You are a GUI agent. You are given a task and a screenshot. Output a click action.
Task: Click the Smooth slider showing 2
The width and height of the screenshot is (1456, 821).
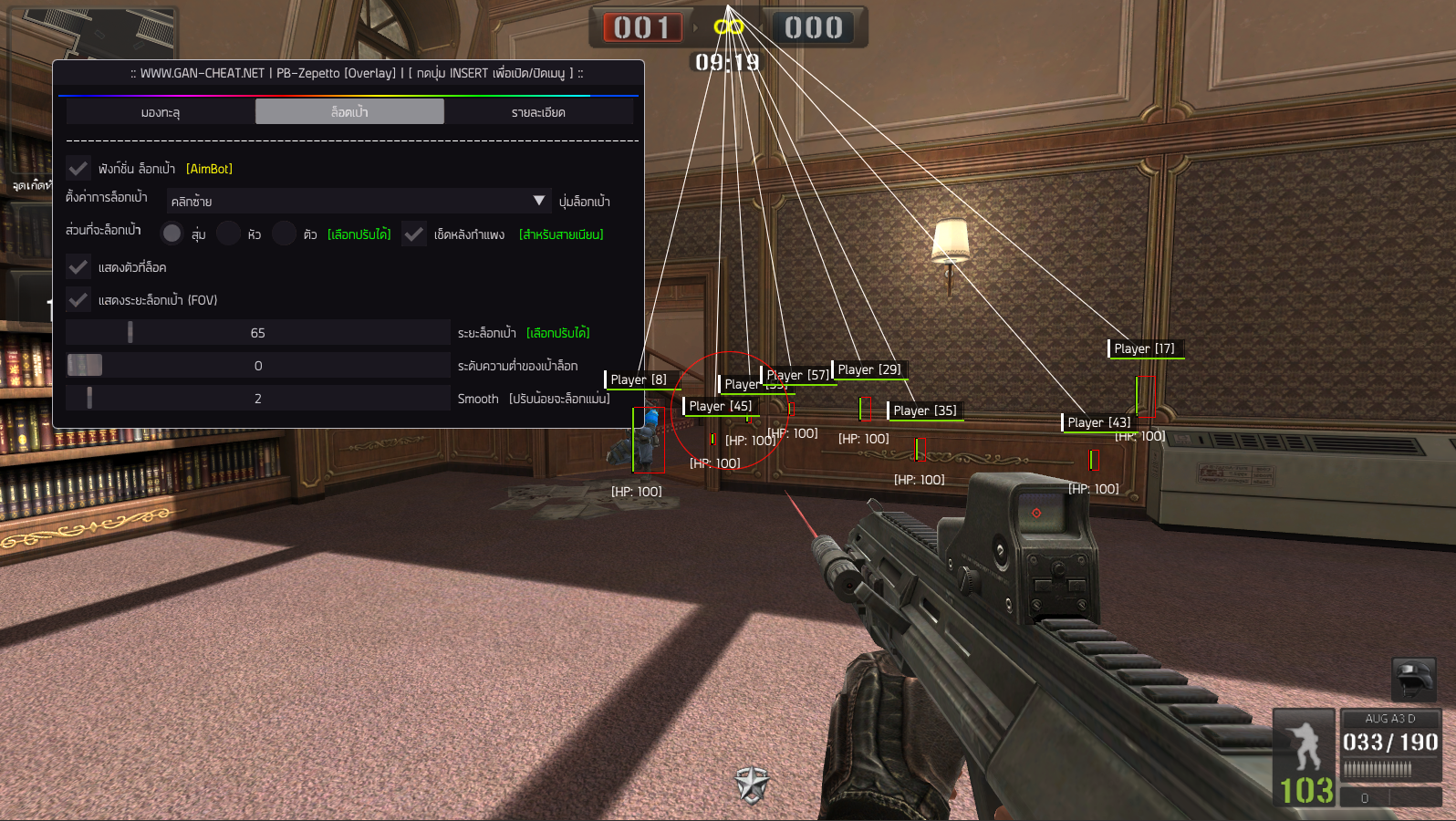point(258,399)
